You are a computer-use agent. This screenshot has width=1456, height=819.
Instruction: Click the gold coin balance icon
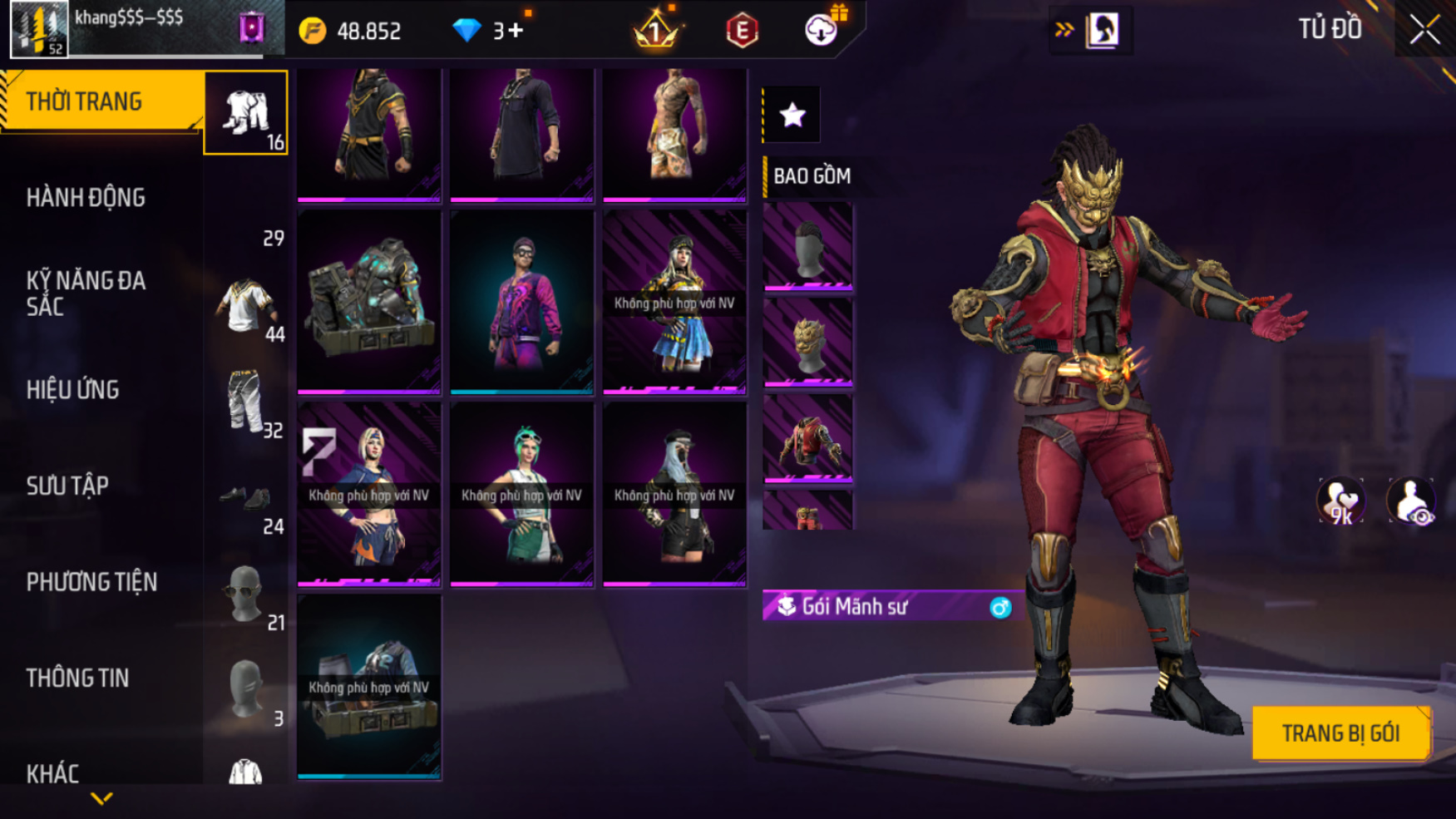(313, 31)
